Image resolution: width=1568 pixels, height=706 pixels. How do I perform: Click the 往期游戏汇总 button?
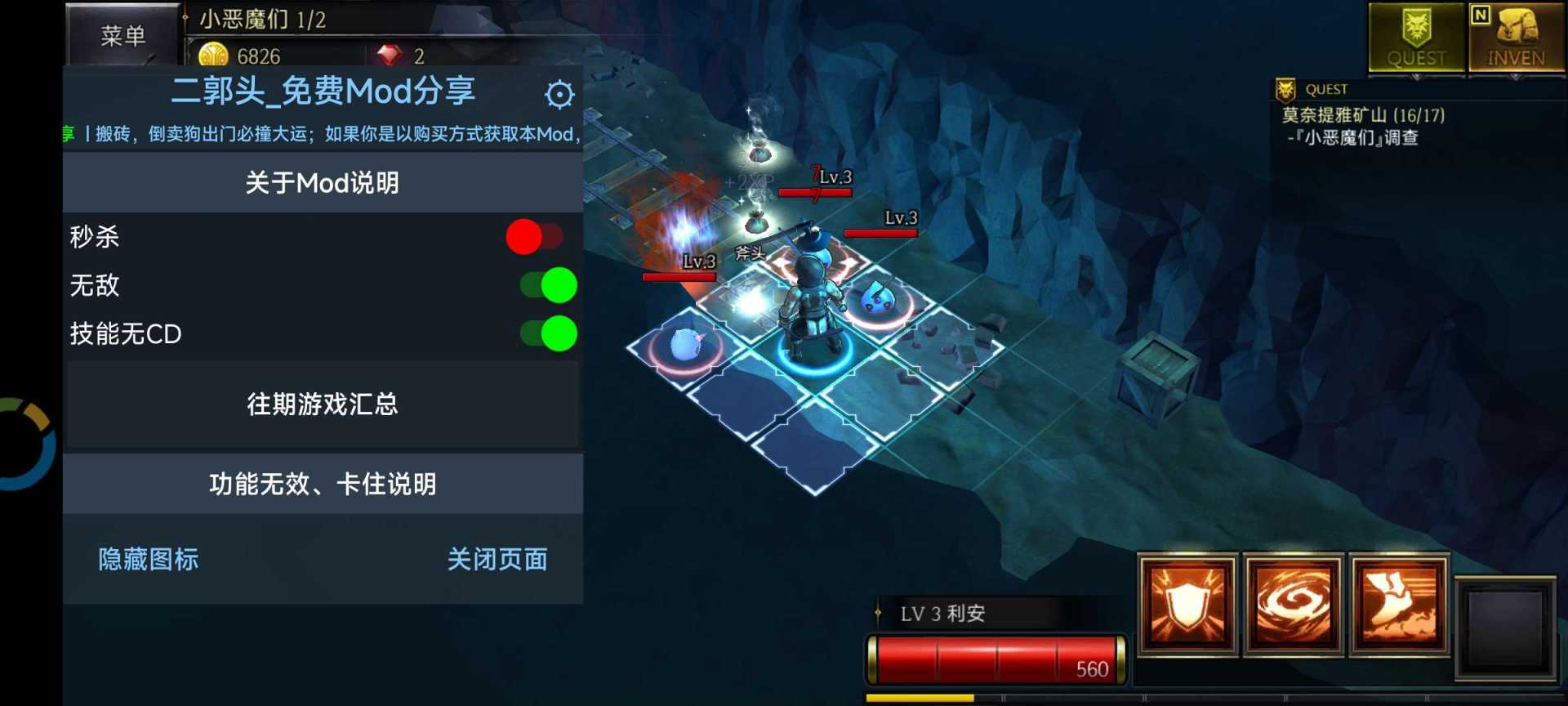[322, 404]
